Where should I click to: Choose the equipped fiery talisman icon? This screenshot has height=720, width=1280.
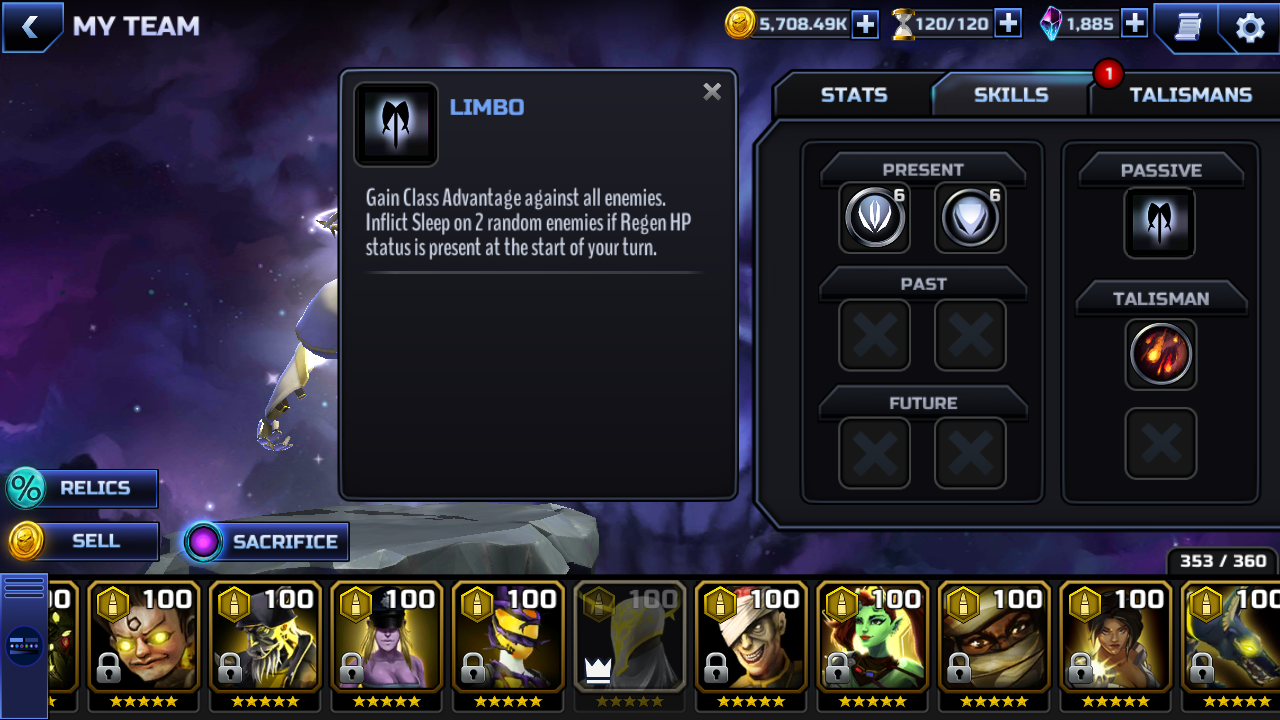click(1160, 354)
